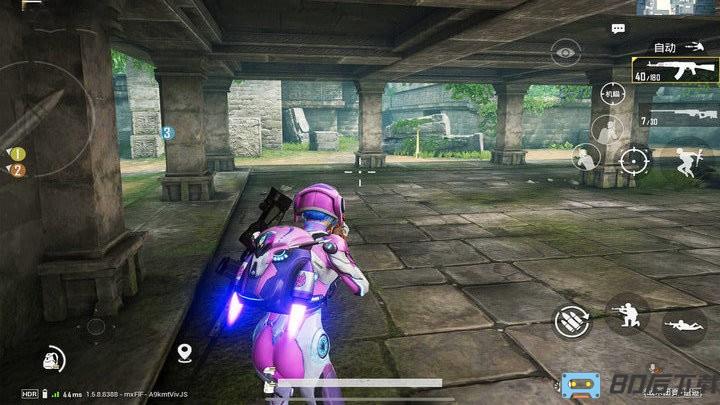Tap the jump/vault running soldier icon
720x405 pixels.
(x=686, y=161)
